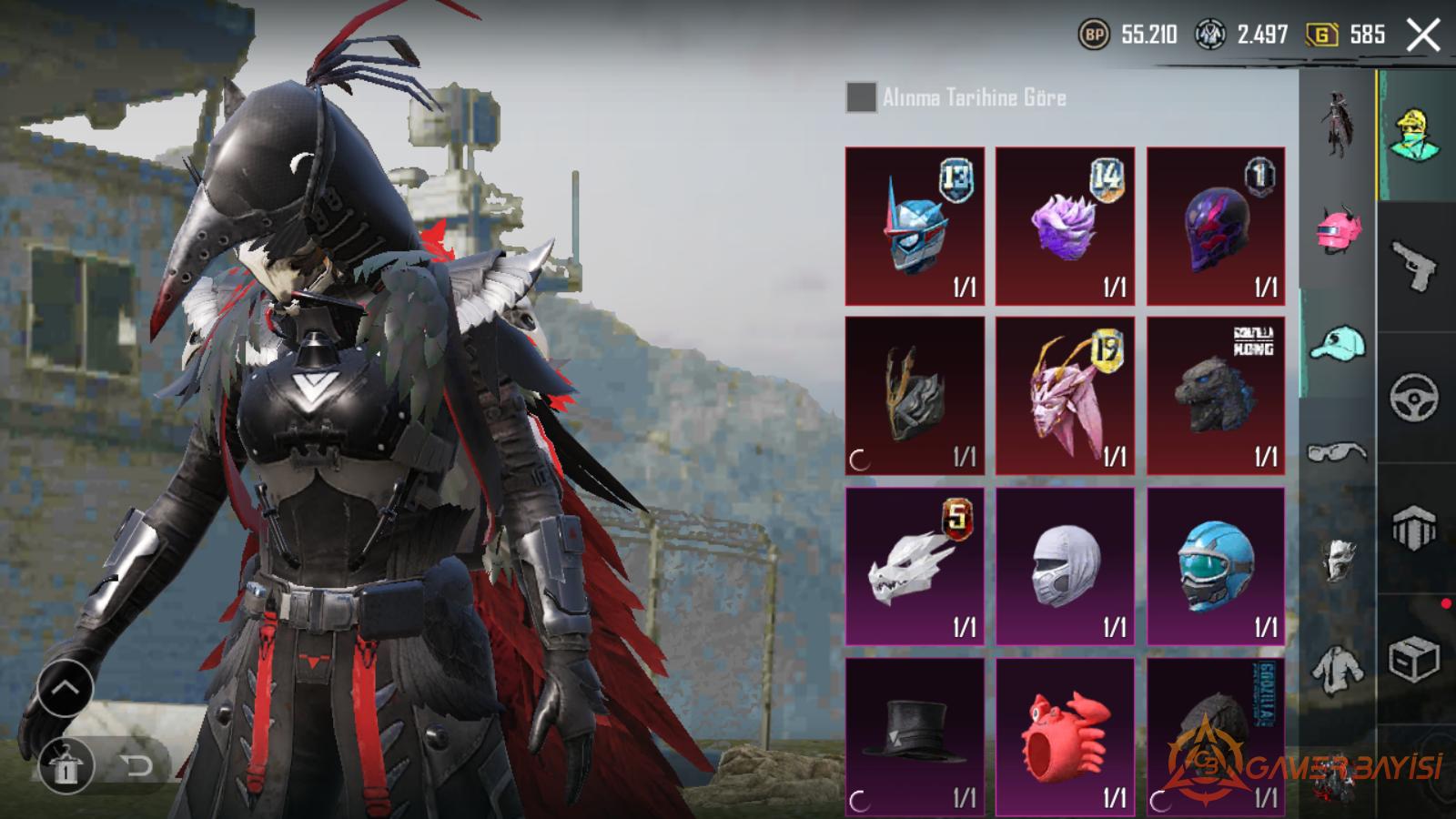Choose the purple spiky hair item
Screen dimensions: 1456x819
(x=1065, y=226)
